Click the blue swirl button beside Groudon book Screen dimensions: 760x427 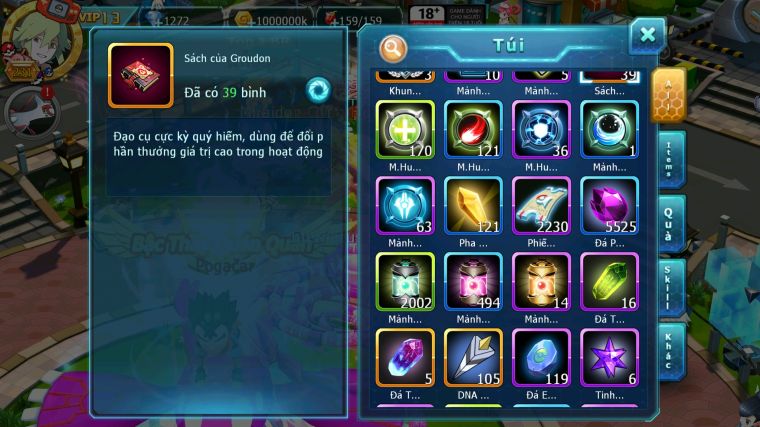pyautogui.click(x=318, y=88)
